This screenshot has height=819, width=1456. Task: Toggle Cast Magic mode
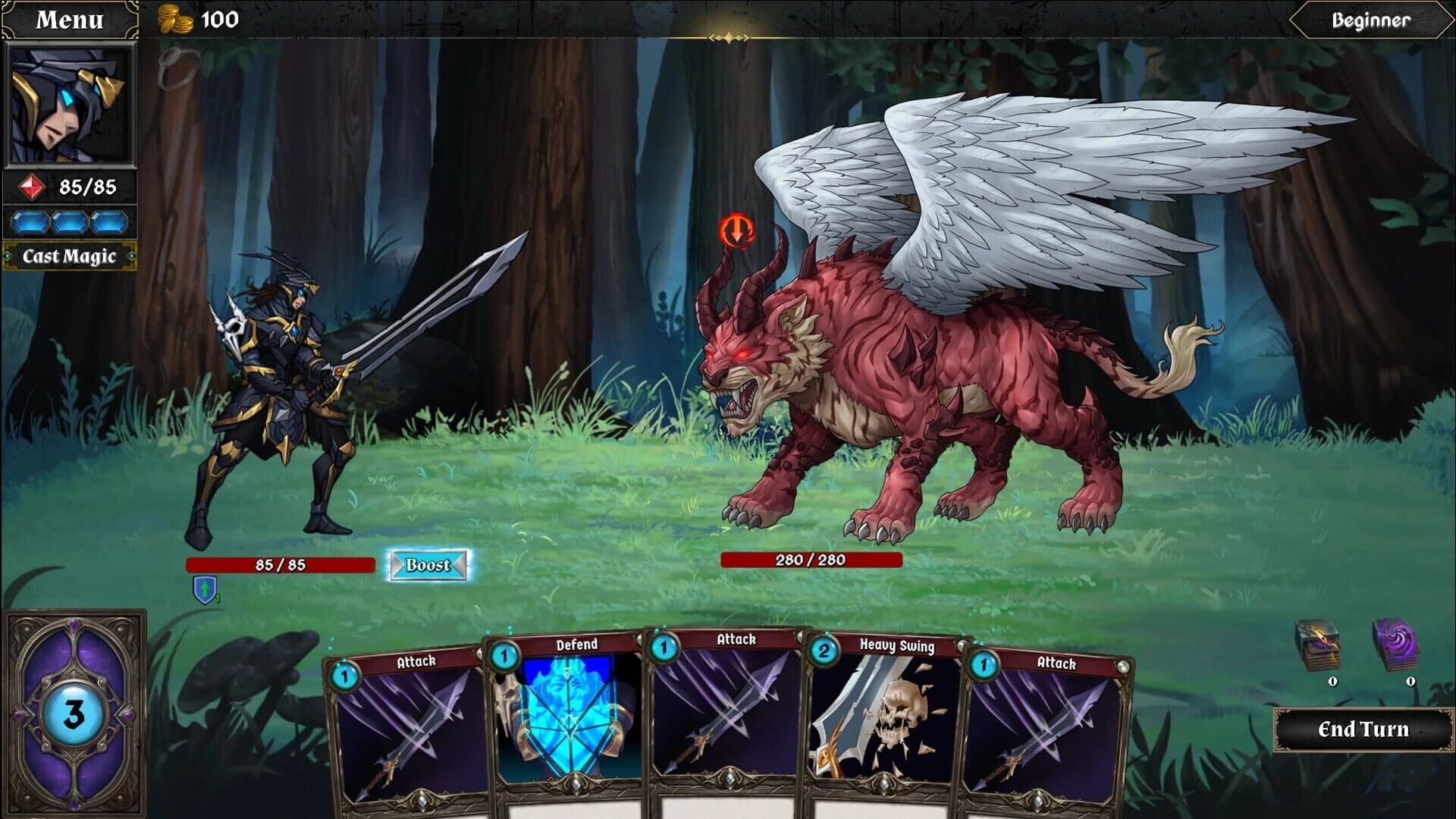72,256
